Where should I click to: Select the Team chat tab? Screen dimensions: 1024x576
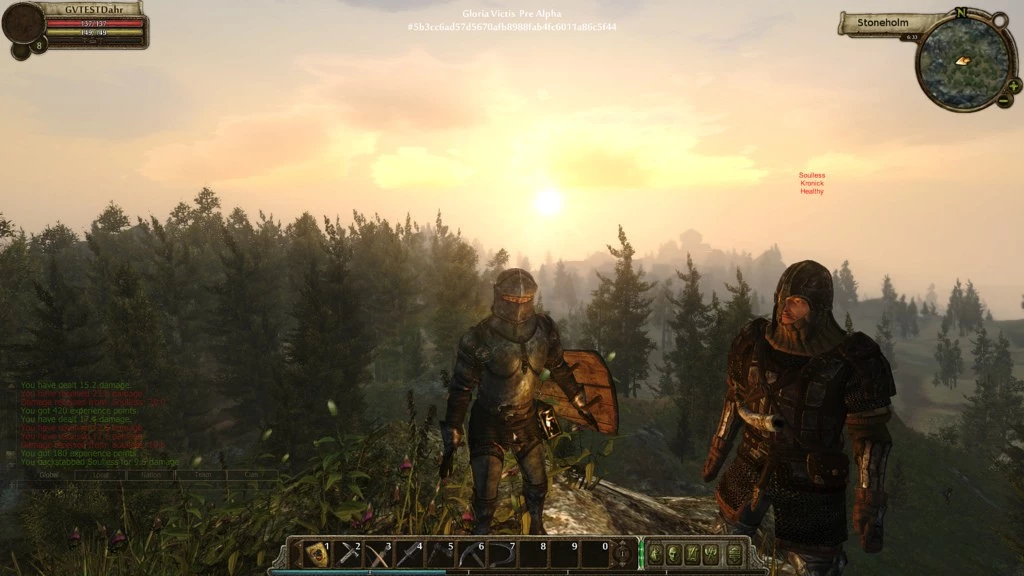[202, 475]
